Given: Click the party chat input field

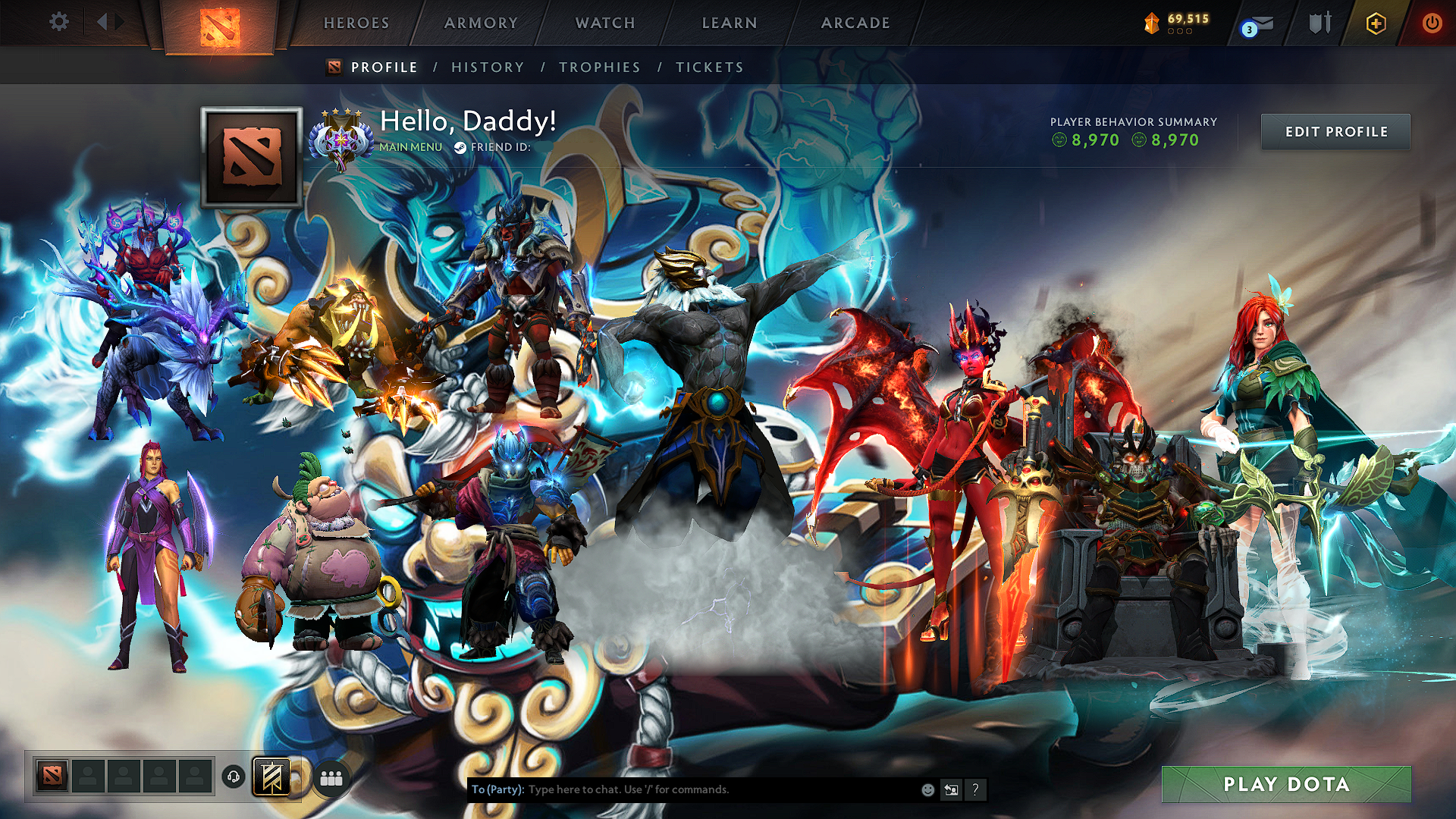Looking at the screenshot, I should tap(682, 789).
